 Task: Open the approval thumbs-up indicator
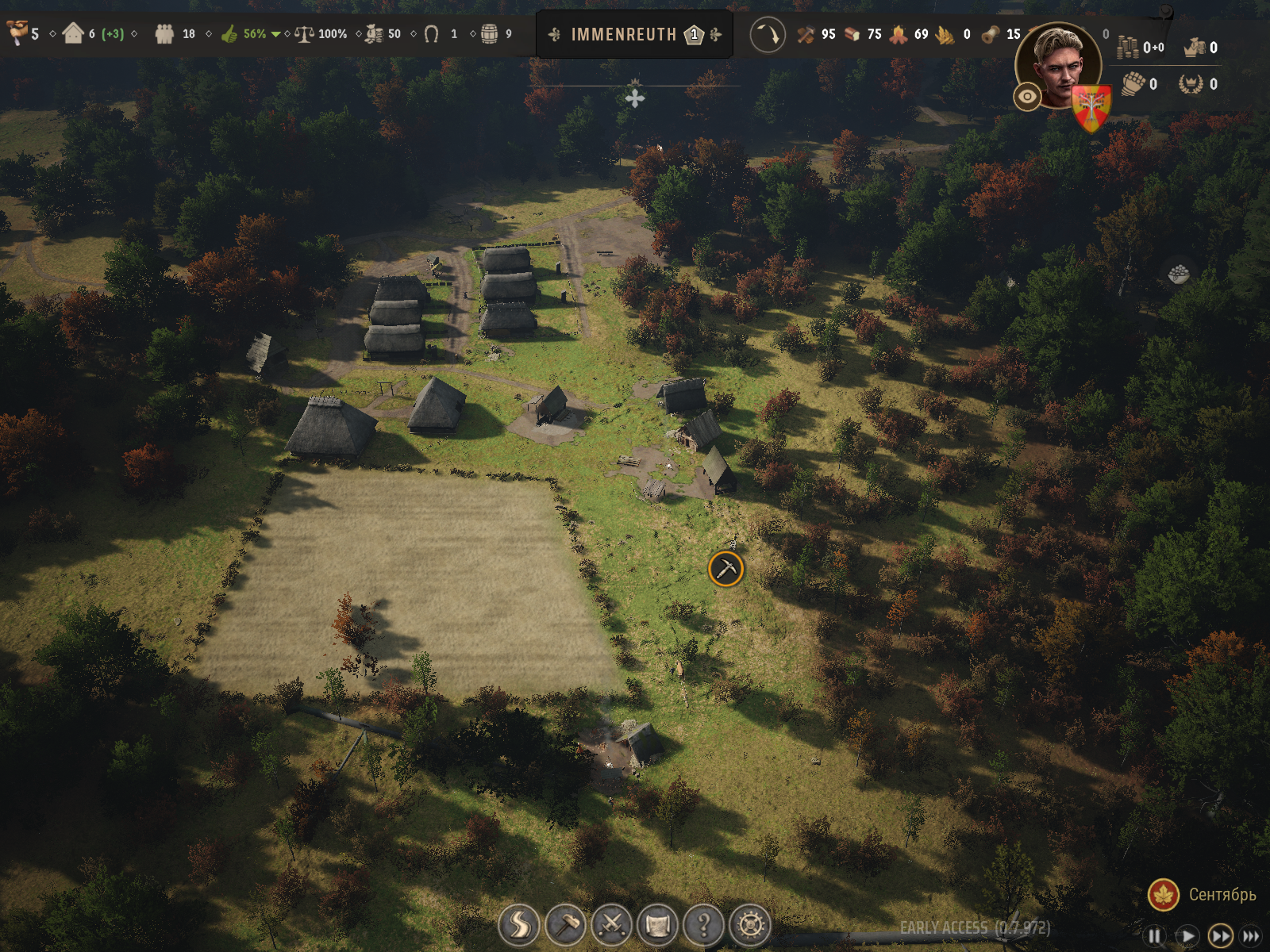click(229, 34)
